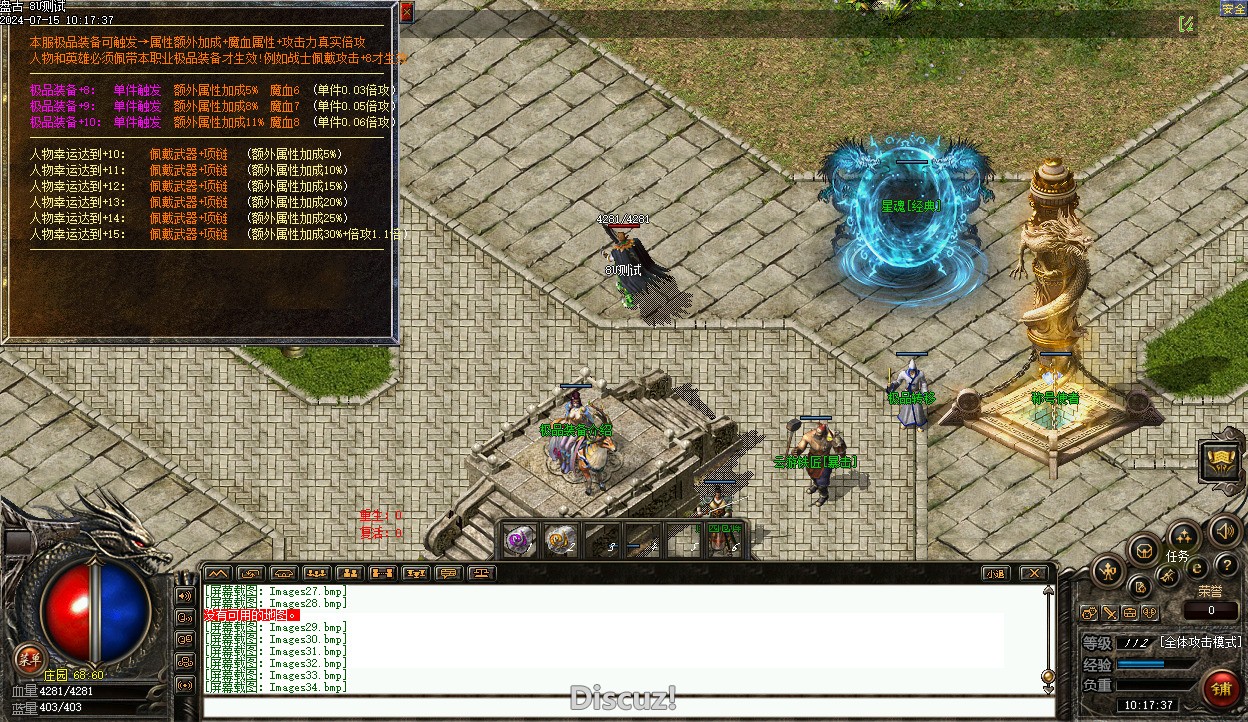1248x722 pixels.
Task: Click the green edit icon top right
Action: [1186, 24]
